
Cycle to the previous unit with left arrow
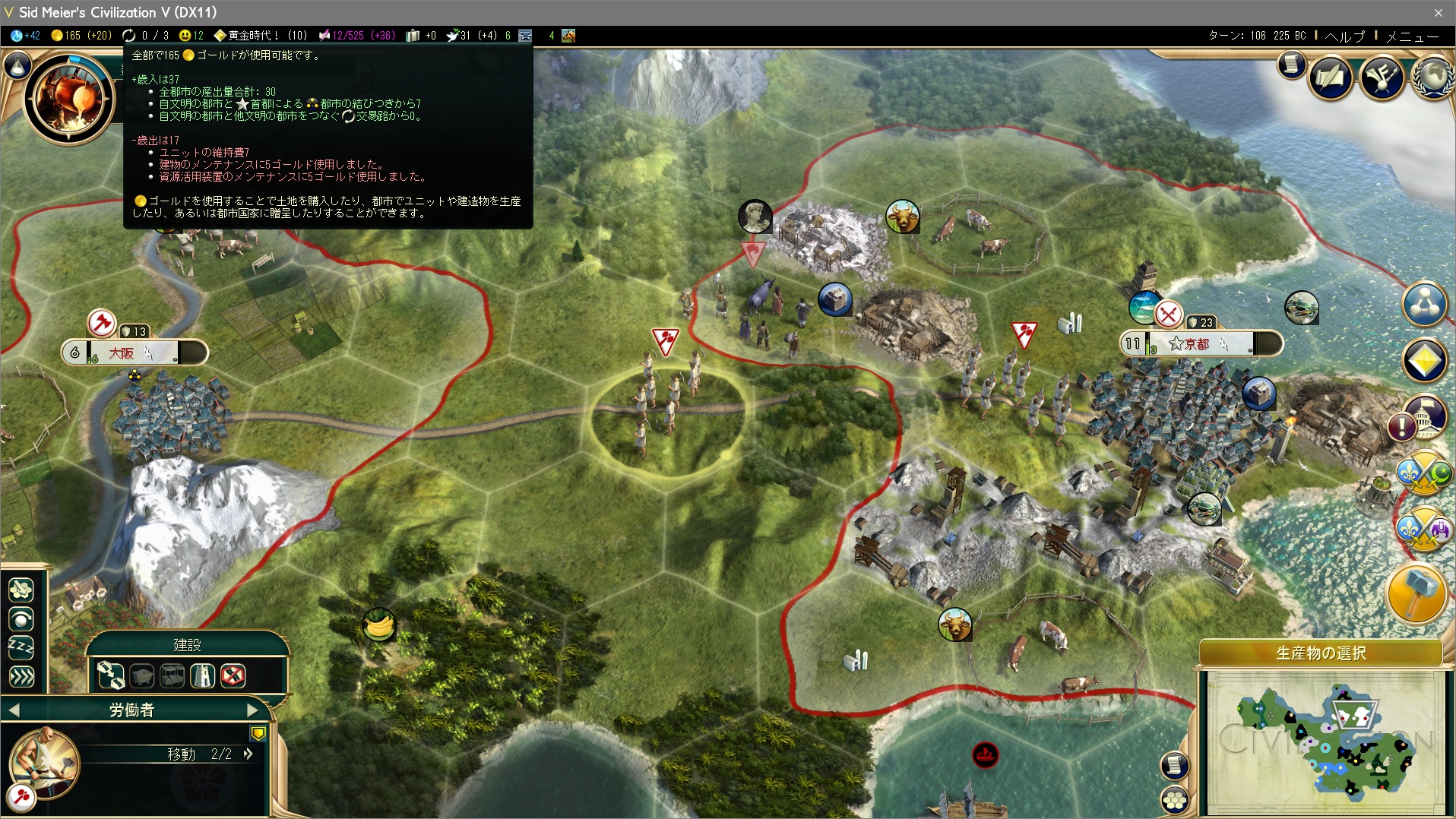point(14,710)
